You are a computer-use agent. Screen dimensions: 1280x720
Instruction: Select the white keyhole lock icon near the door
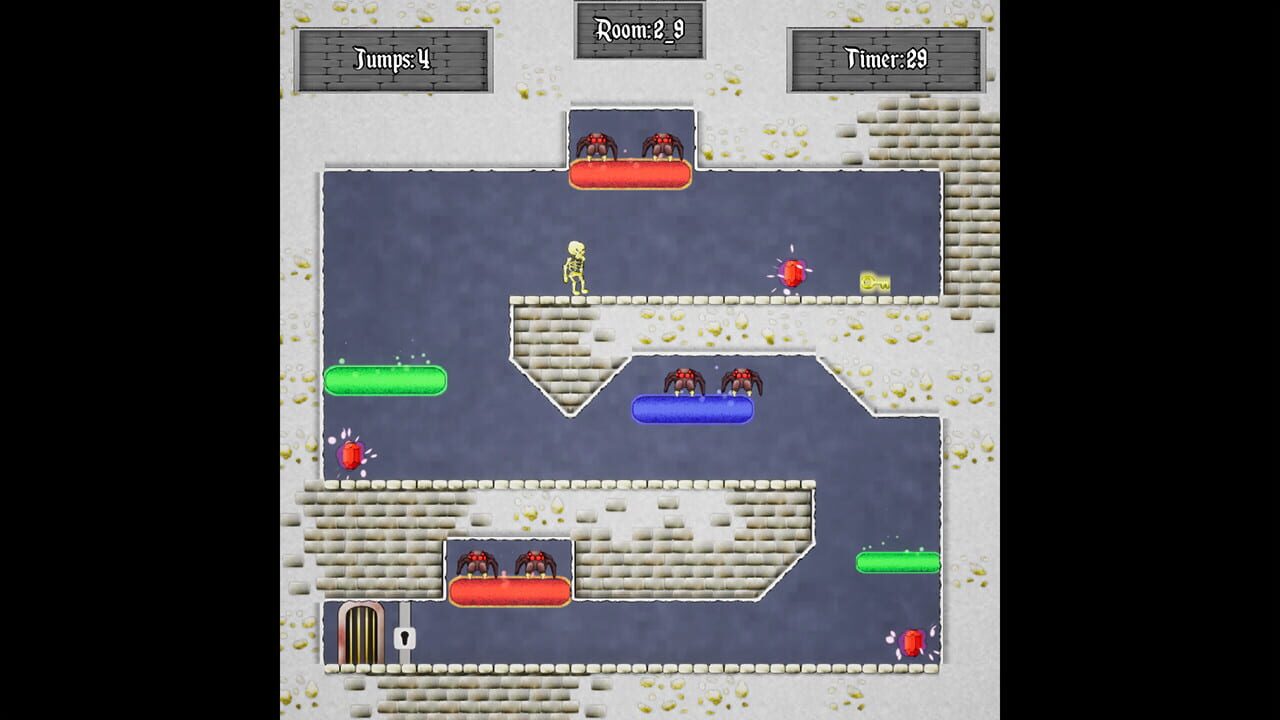(405, 640)
